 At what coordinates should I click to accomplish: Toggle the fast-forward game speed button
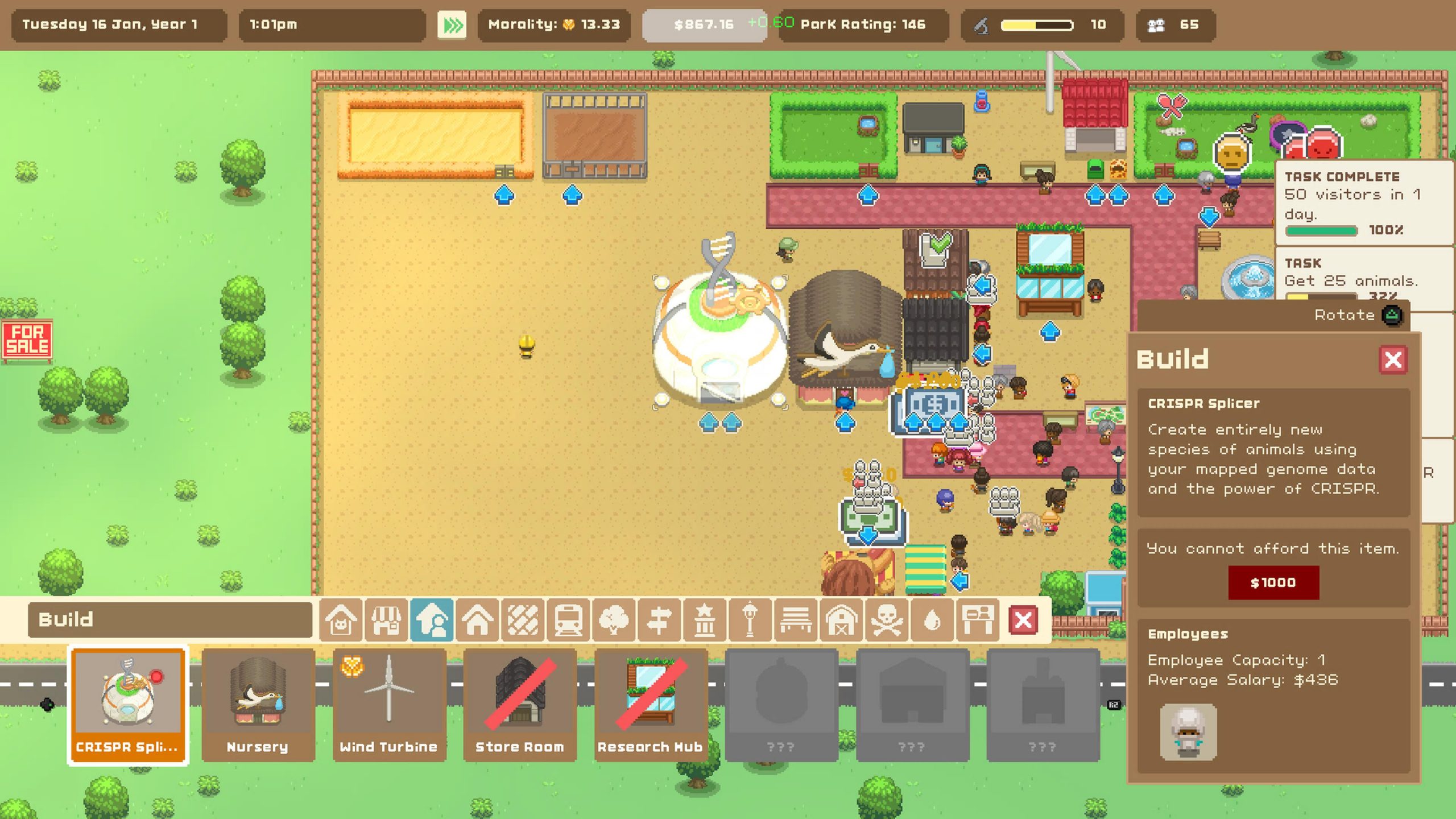[452, 25]
